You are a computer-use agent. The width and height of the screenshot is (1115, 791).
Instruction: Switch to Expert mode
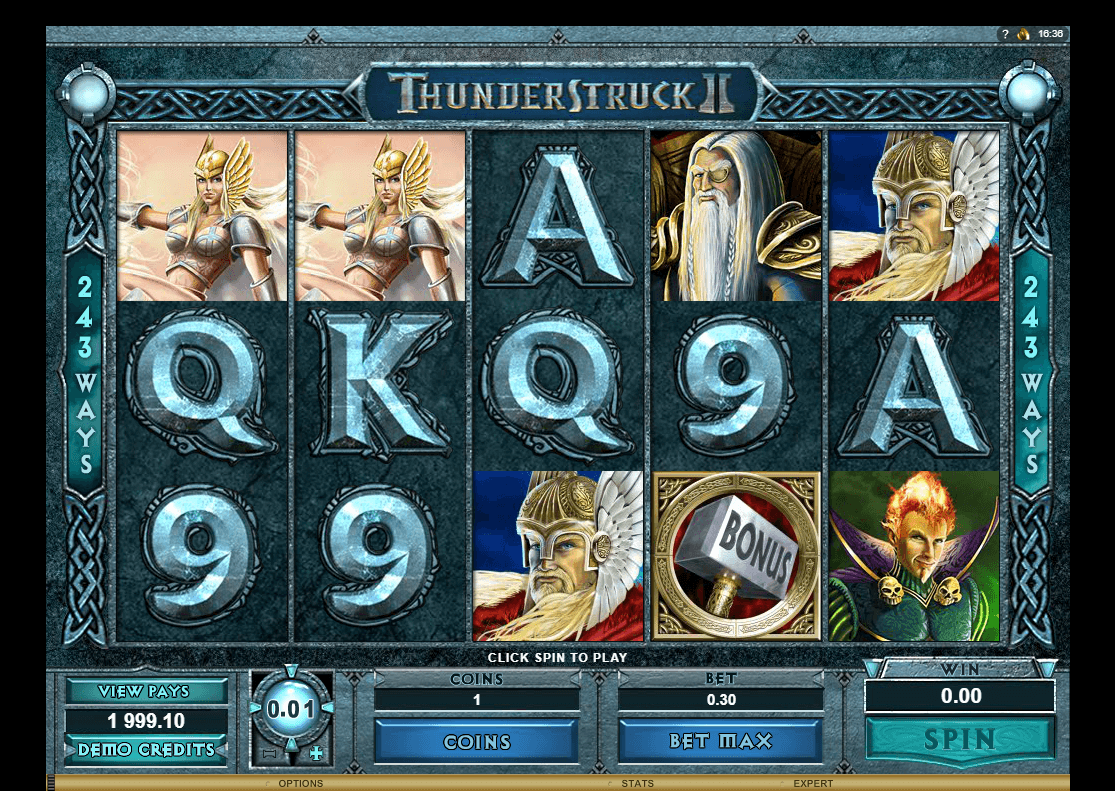pos(812,783)
